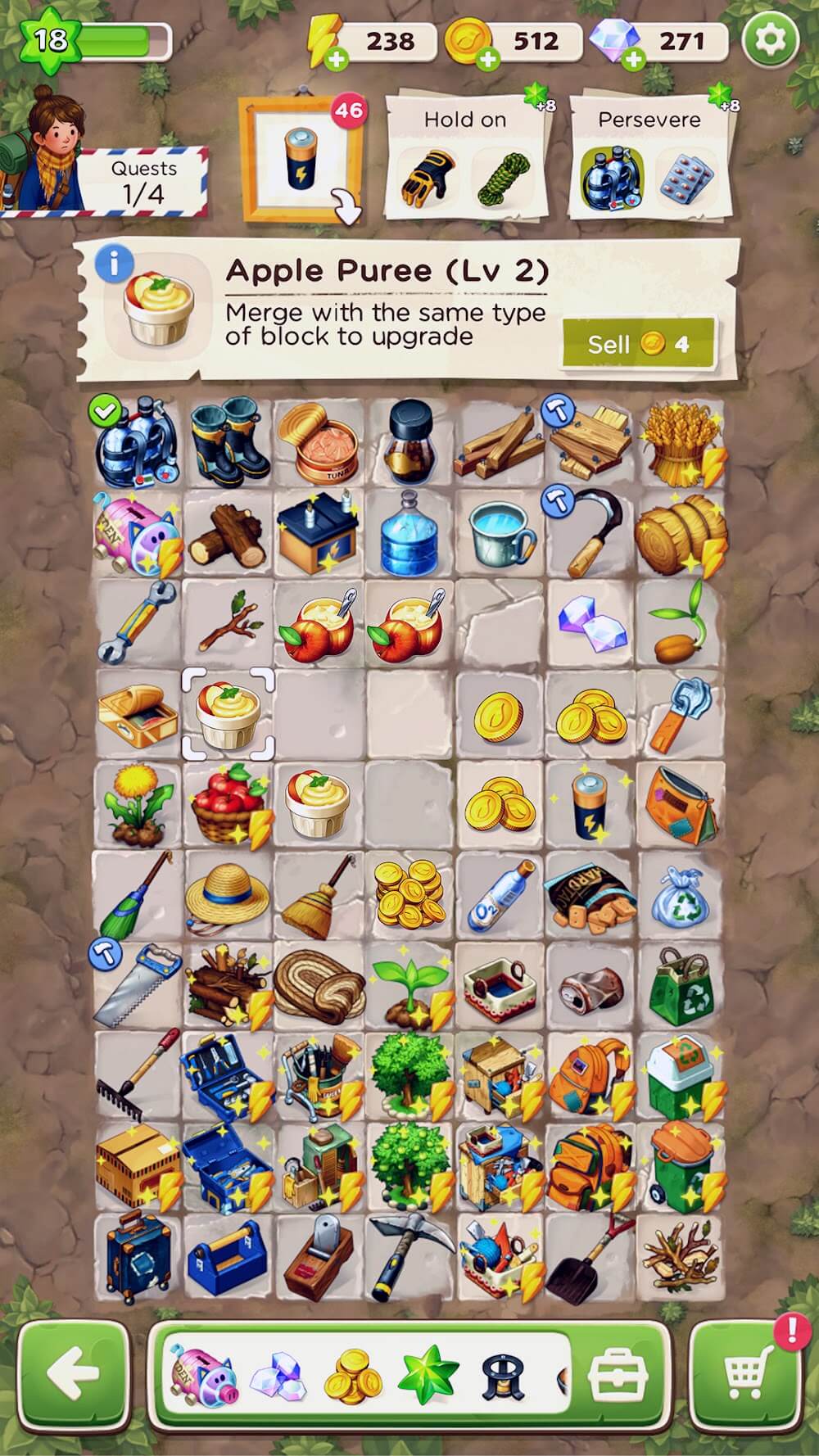Add more energy with the plus
Viewport: 819px width, 1456px height.
[337, 59]
